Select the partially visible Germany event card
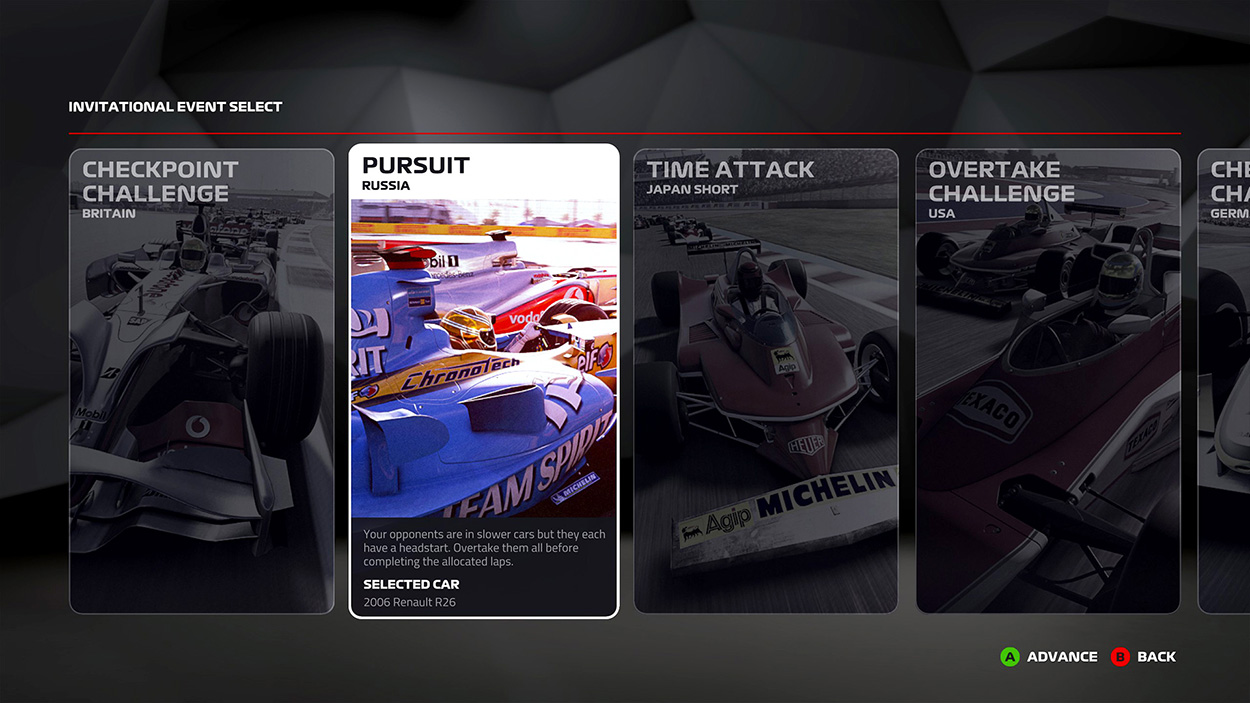This screenshot has height=703, width=1250. point(1225,381)
